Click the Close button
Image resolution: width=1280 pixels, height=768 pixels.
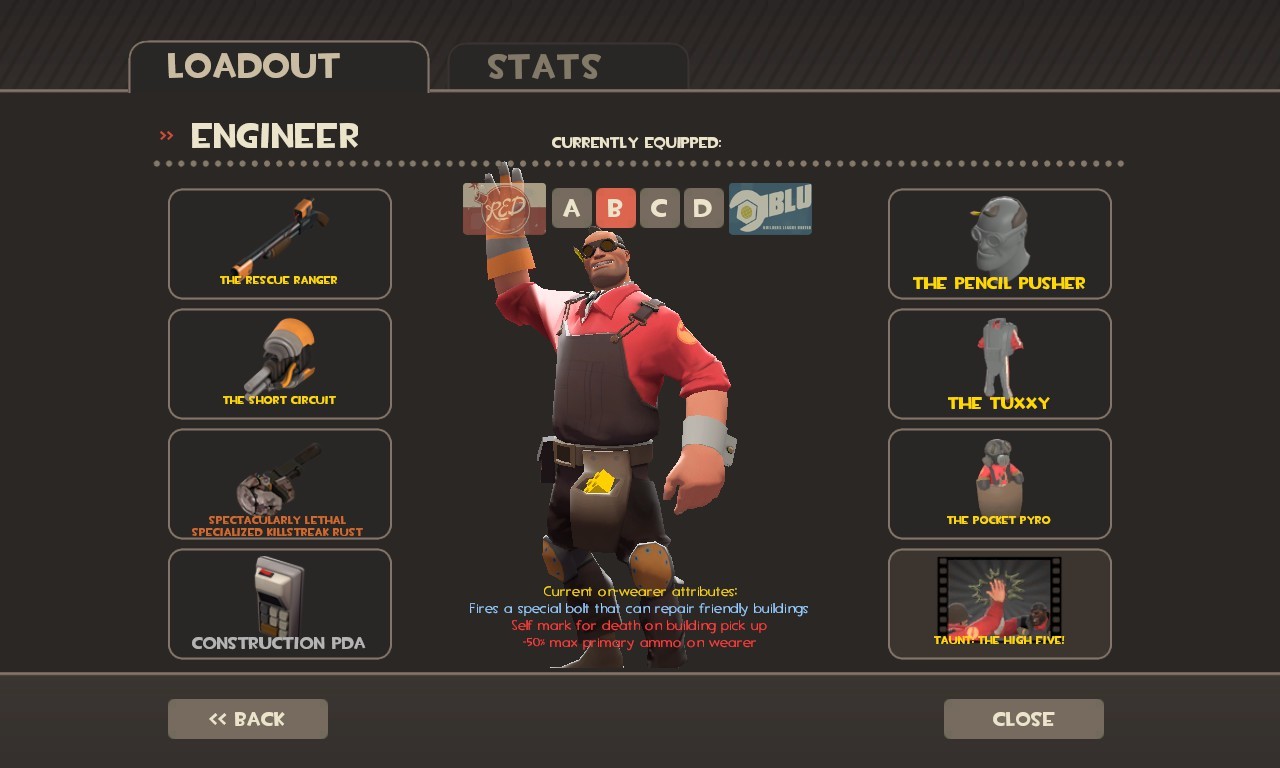point(1023,718)
